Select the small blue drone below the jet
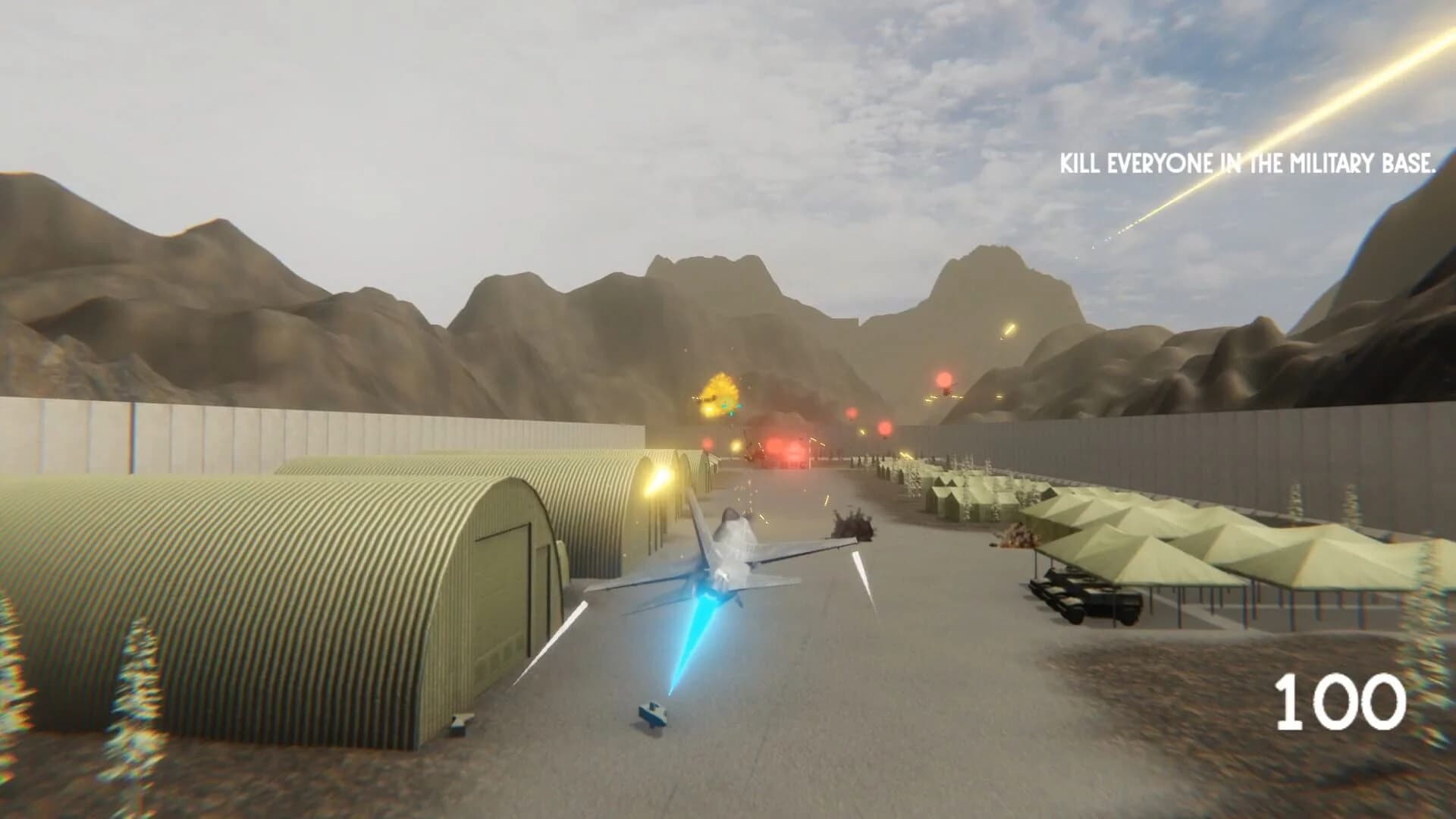The height and width of the screenshot is (819, 1456). pyautogui.click(x=654, y=713)
